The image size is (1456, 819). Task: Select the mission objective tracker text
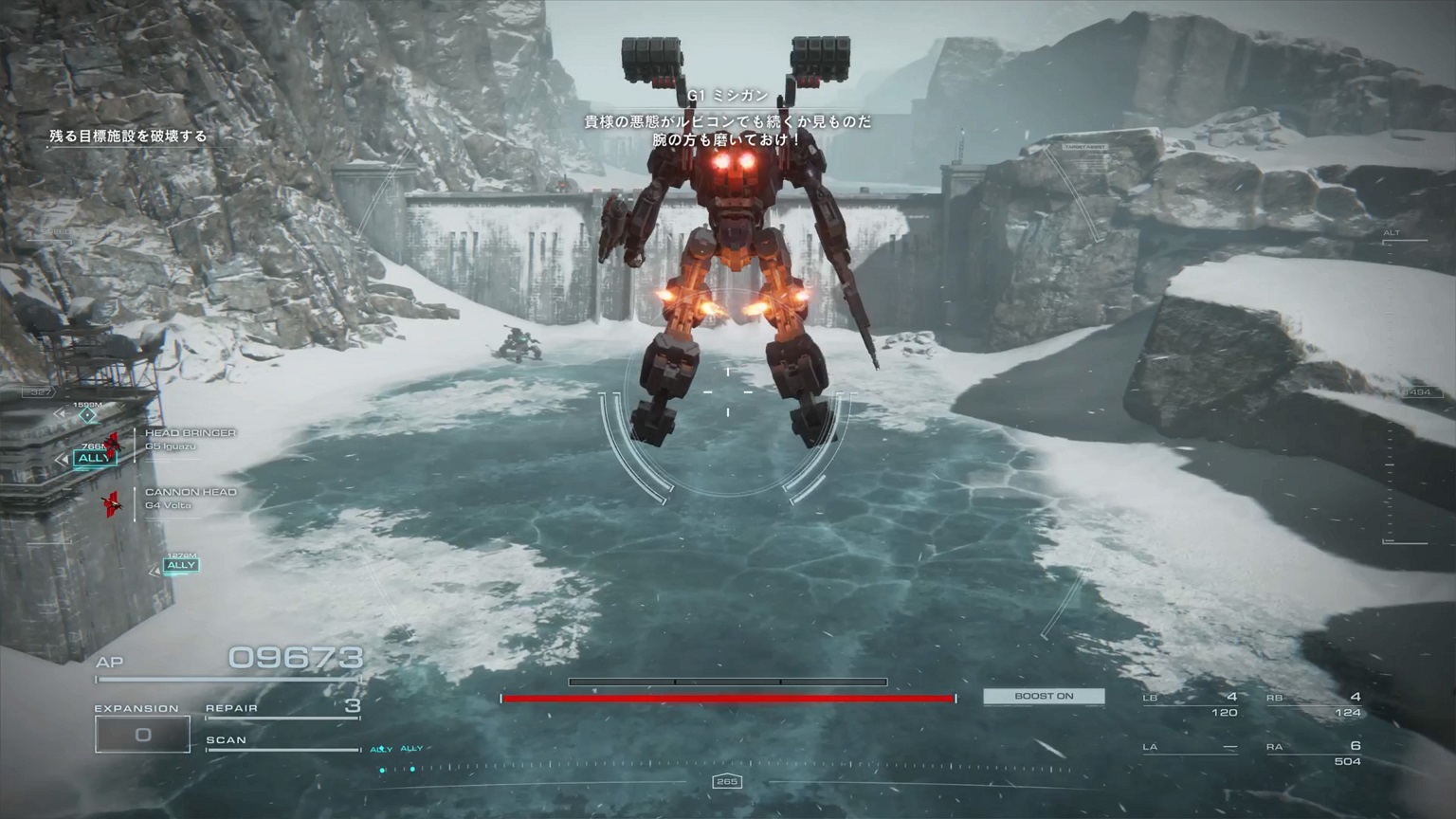pos(128,136)
